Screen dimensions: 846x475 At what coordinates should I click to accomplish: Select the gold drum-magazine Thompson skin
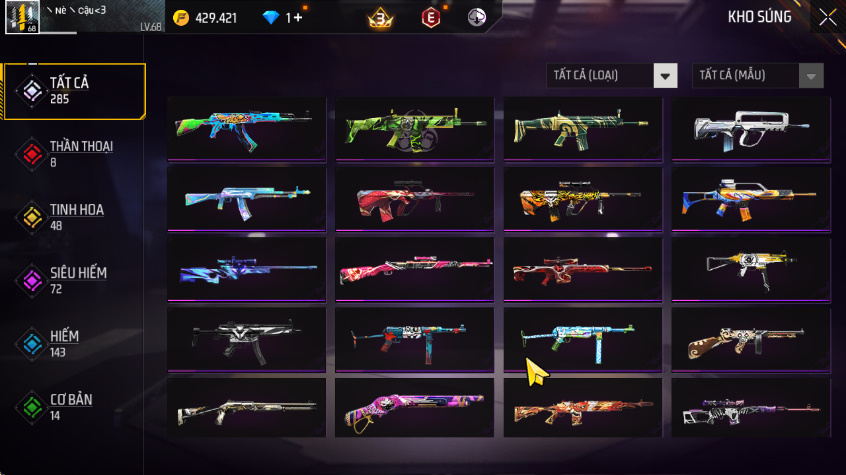coord(750,338)
